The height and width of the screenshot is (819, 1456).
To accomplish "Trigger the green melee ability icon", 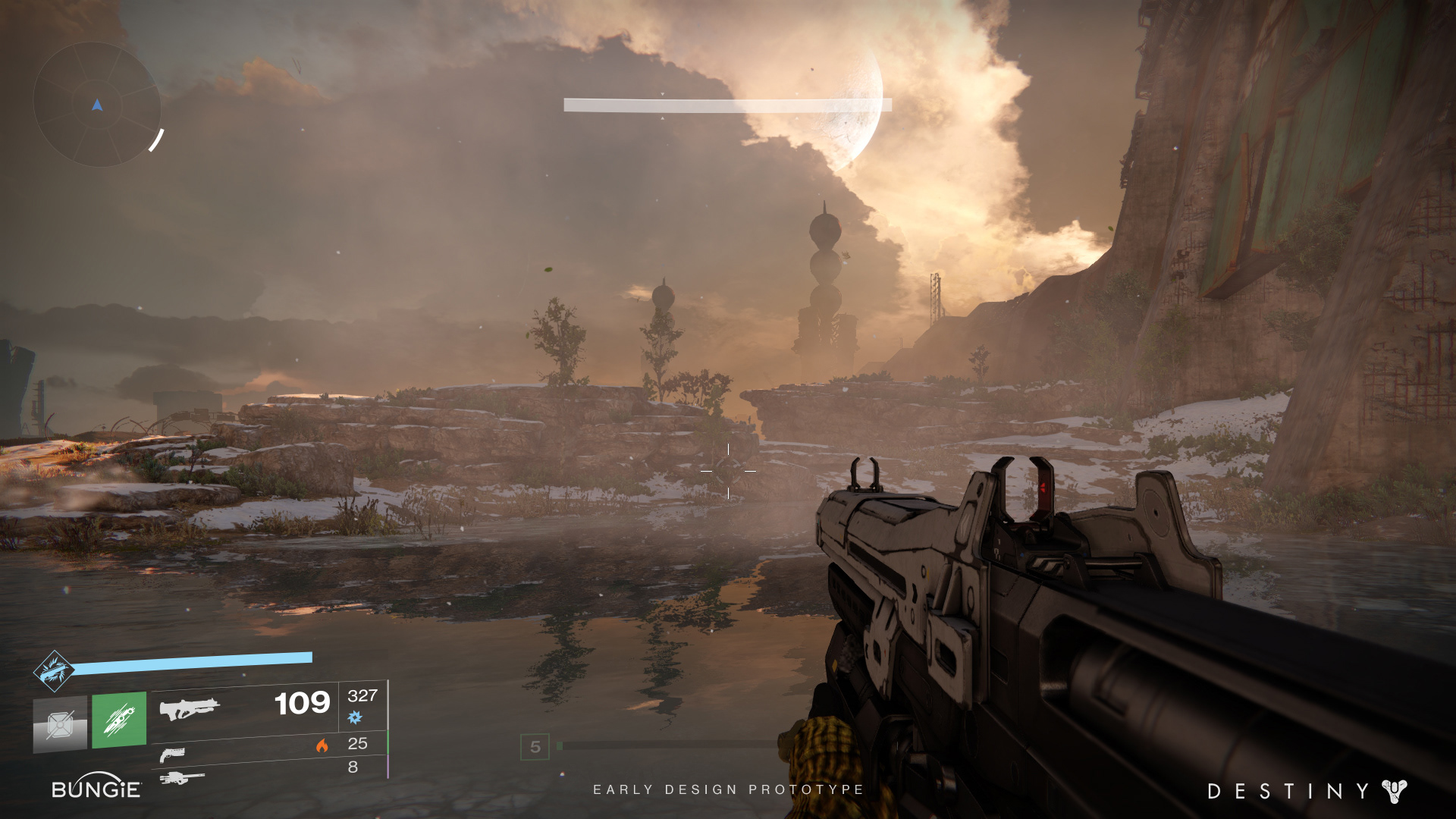I will [x=119, y=720].
